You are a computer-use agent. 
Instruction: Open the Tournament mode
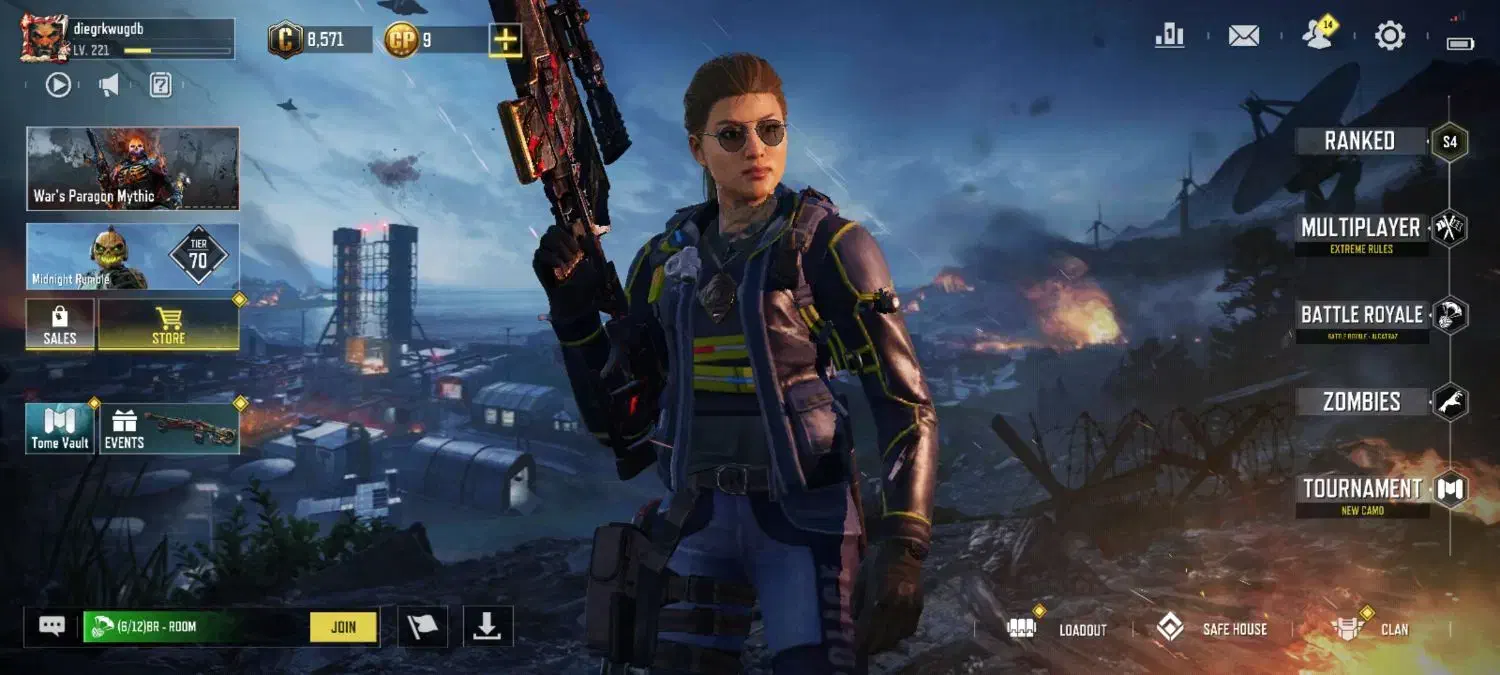1361,490
